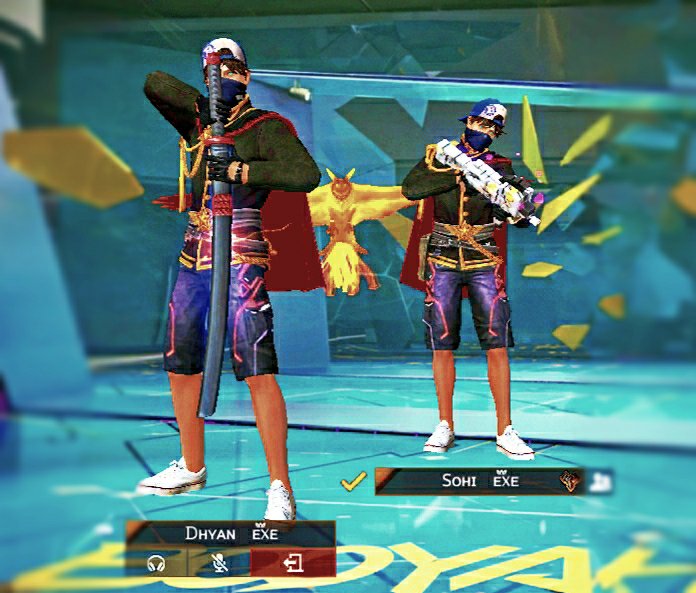Select the Dhyan EXE player name plate
Screen dimensions: 696x593
[x=231, y=534]
